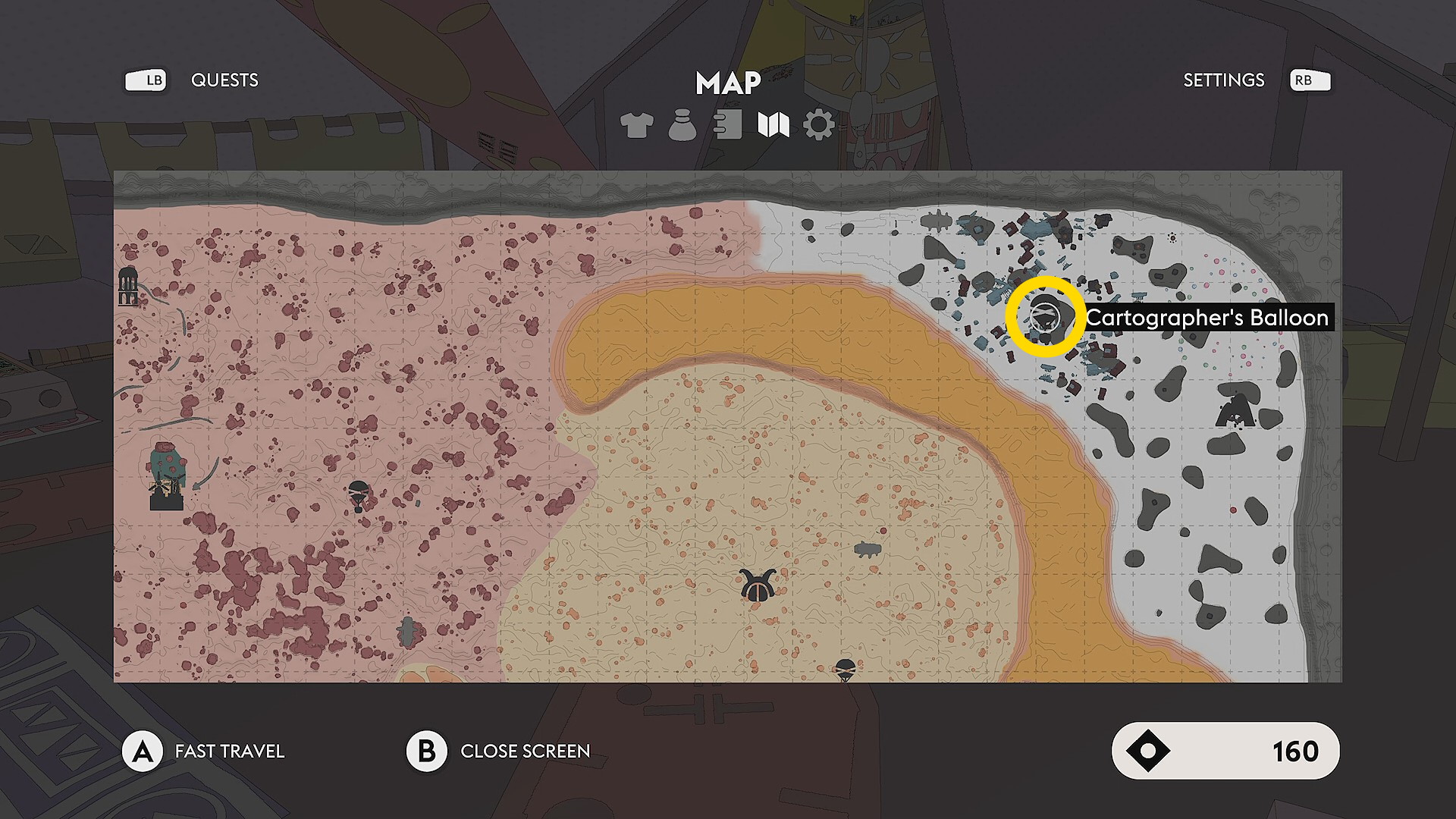This screenshot has width=1456, height=819.
Task: Select the folded map tab icon
Action: [x=773, y=125]
